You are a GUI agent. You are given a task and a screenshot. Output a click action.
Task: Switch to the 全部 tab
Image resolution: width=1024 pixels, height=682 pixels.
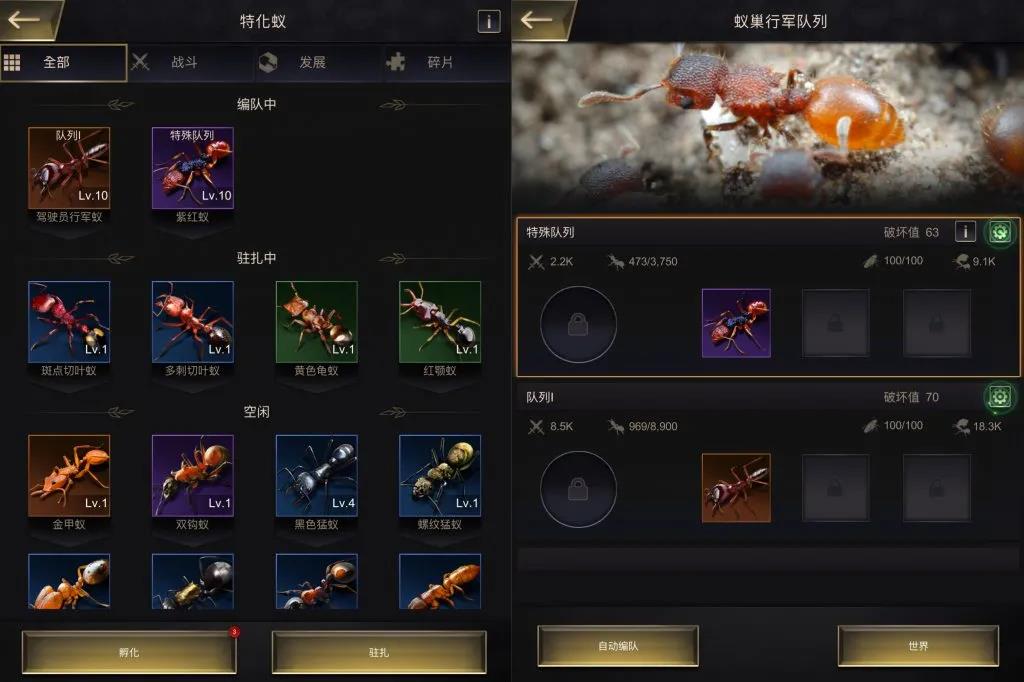tap(64, 62)
